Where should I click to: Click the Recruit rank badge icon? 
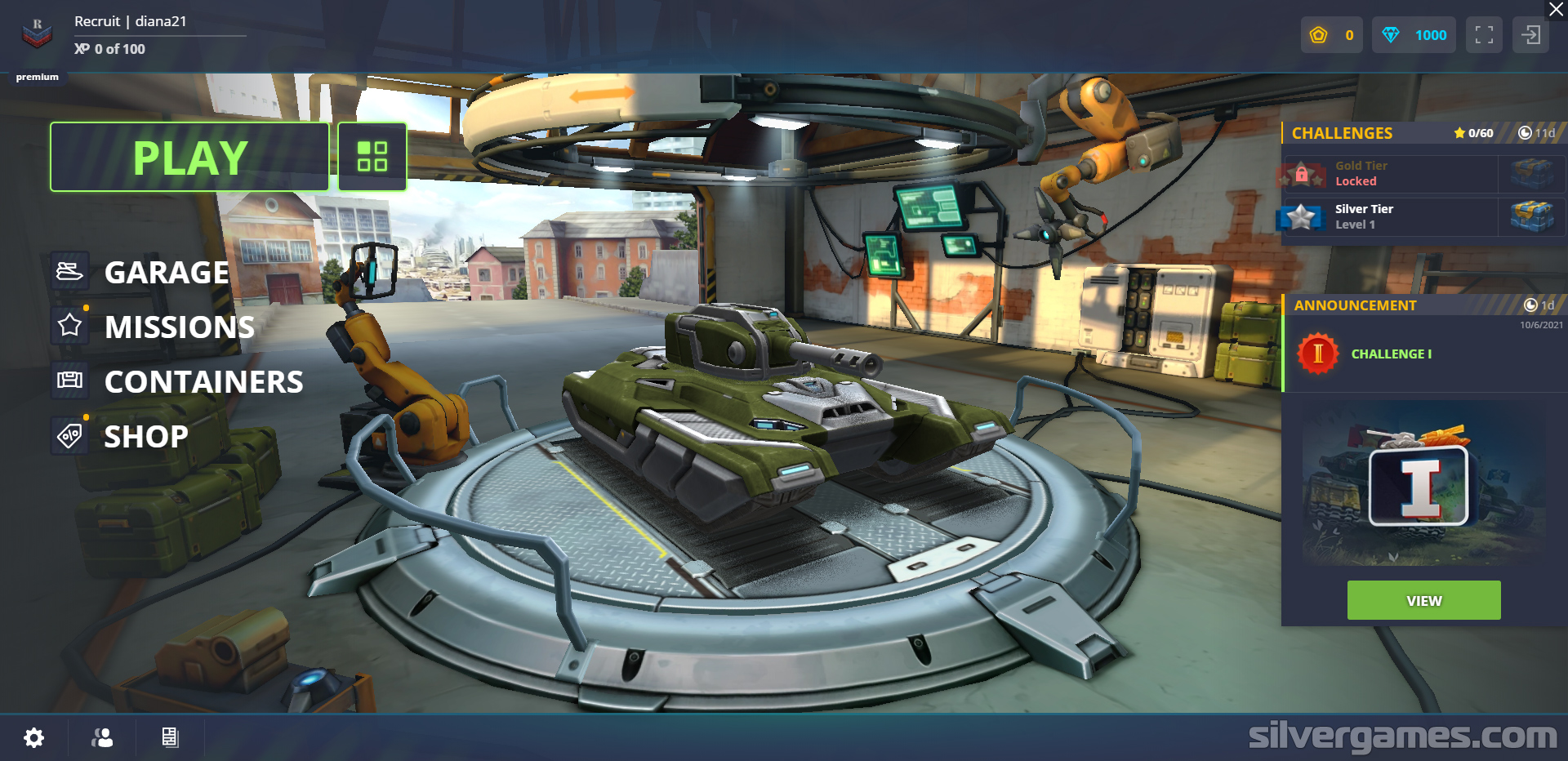coord(36,33)
